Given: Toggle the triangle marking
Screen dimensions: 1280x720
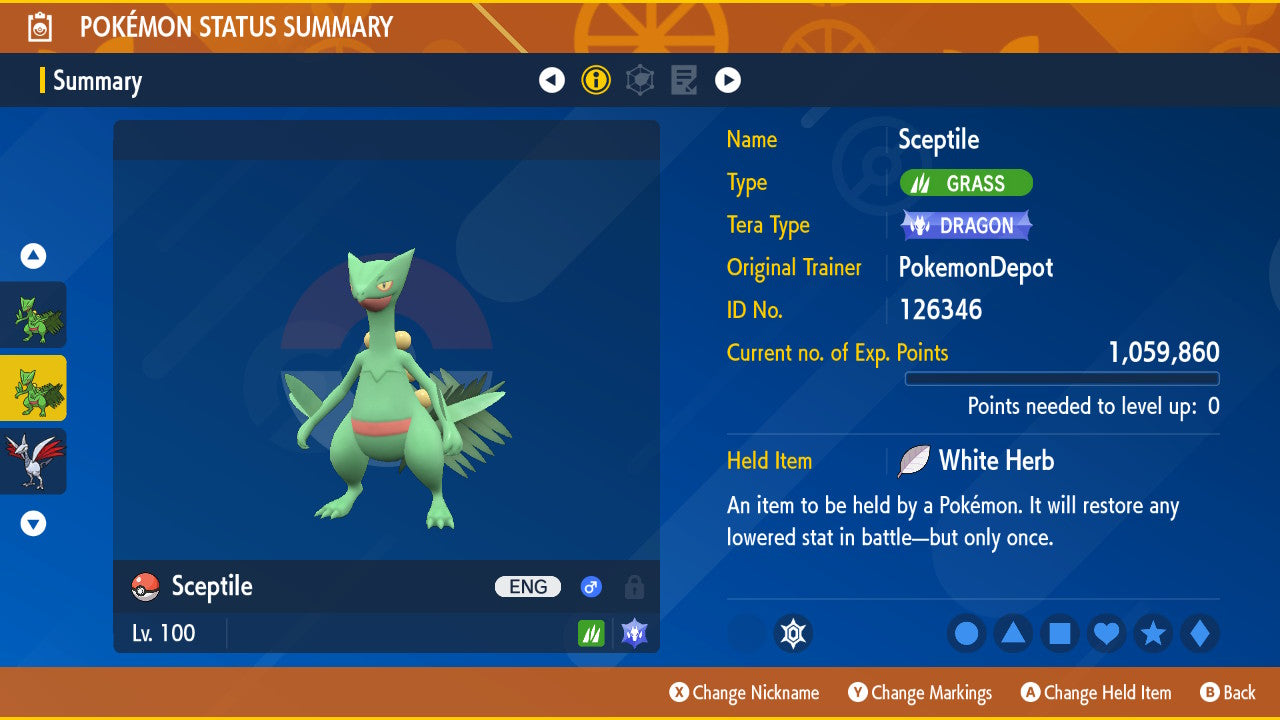Looking at the screenshot, I should (1013, 633).
